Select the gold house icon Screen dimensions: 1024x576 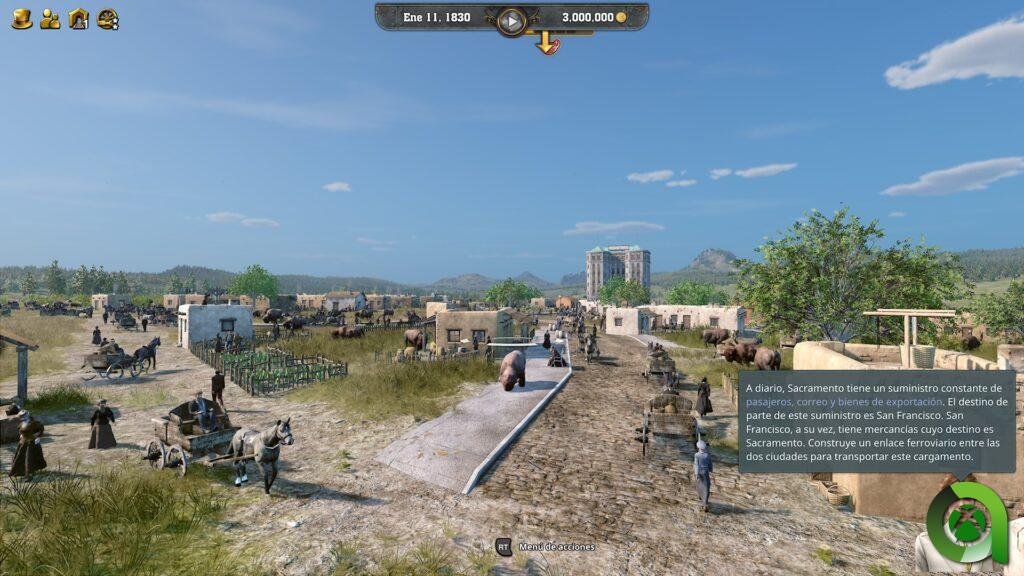pyautogui.click(x=78, y=18)
